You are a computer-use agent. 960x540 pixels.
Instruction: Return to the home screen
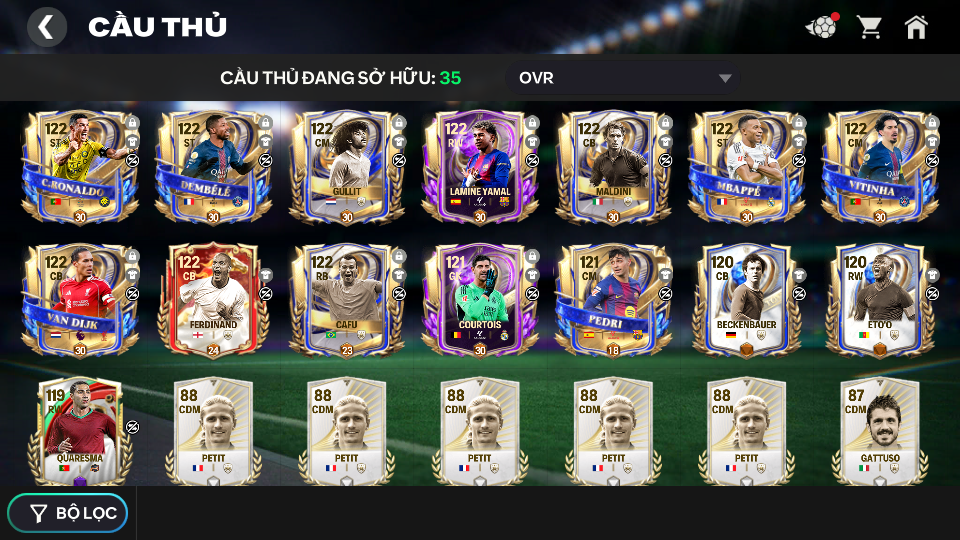916,27
